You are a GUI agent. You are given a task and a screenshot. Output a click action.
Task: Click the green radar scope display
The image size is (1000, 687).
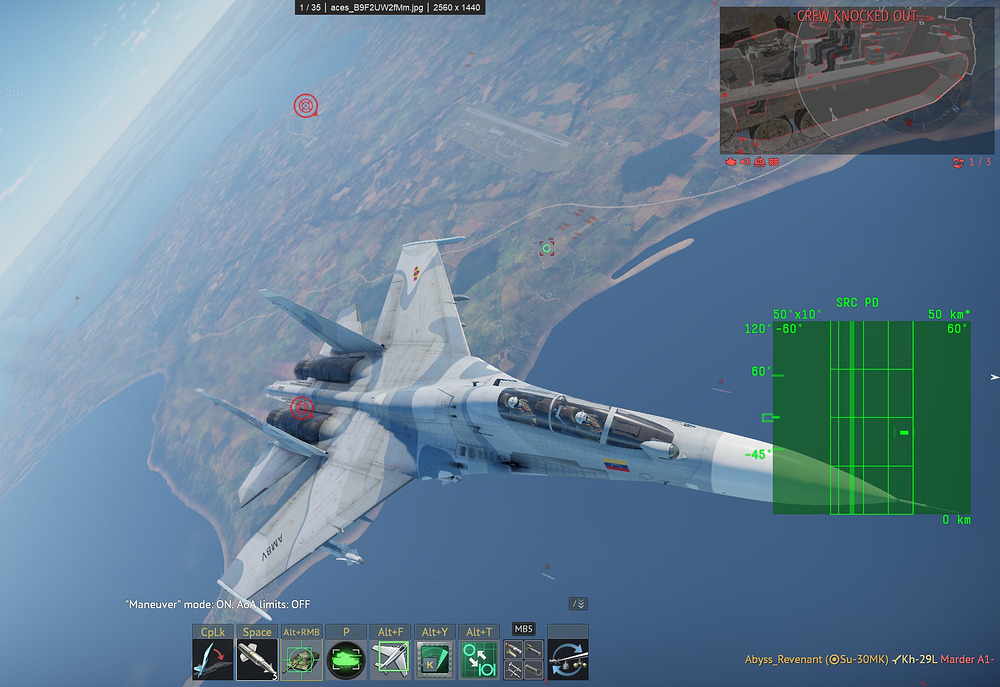[x=870, y=417]
